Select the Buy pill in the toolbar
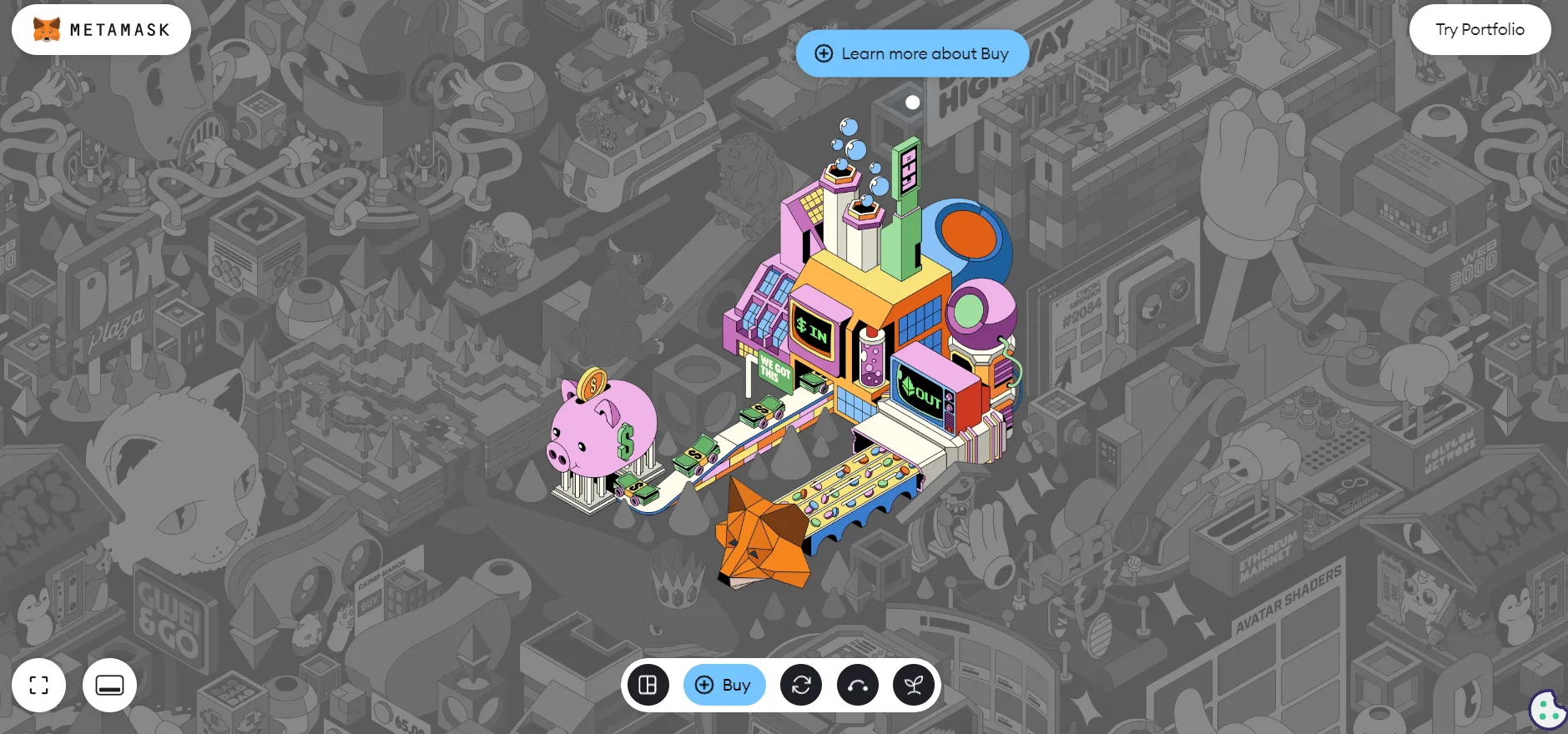 [723, 685]
